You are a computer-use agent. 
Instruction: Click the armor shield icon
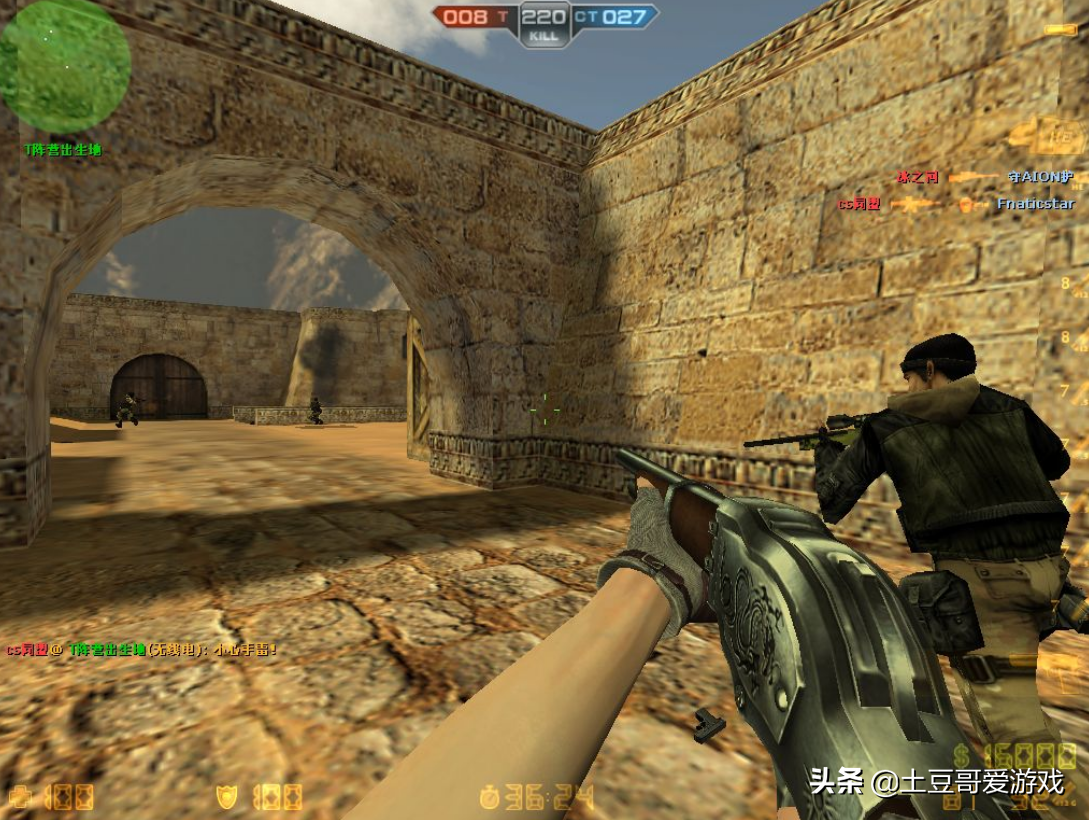[x=227, y=797]
